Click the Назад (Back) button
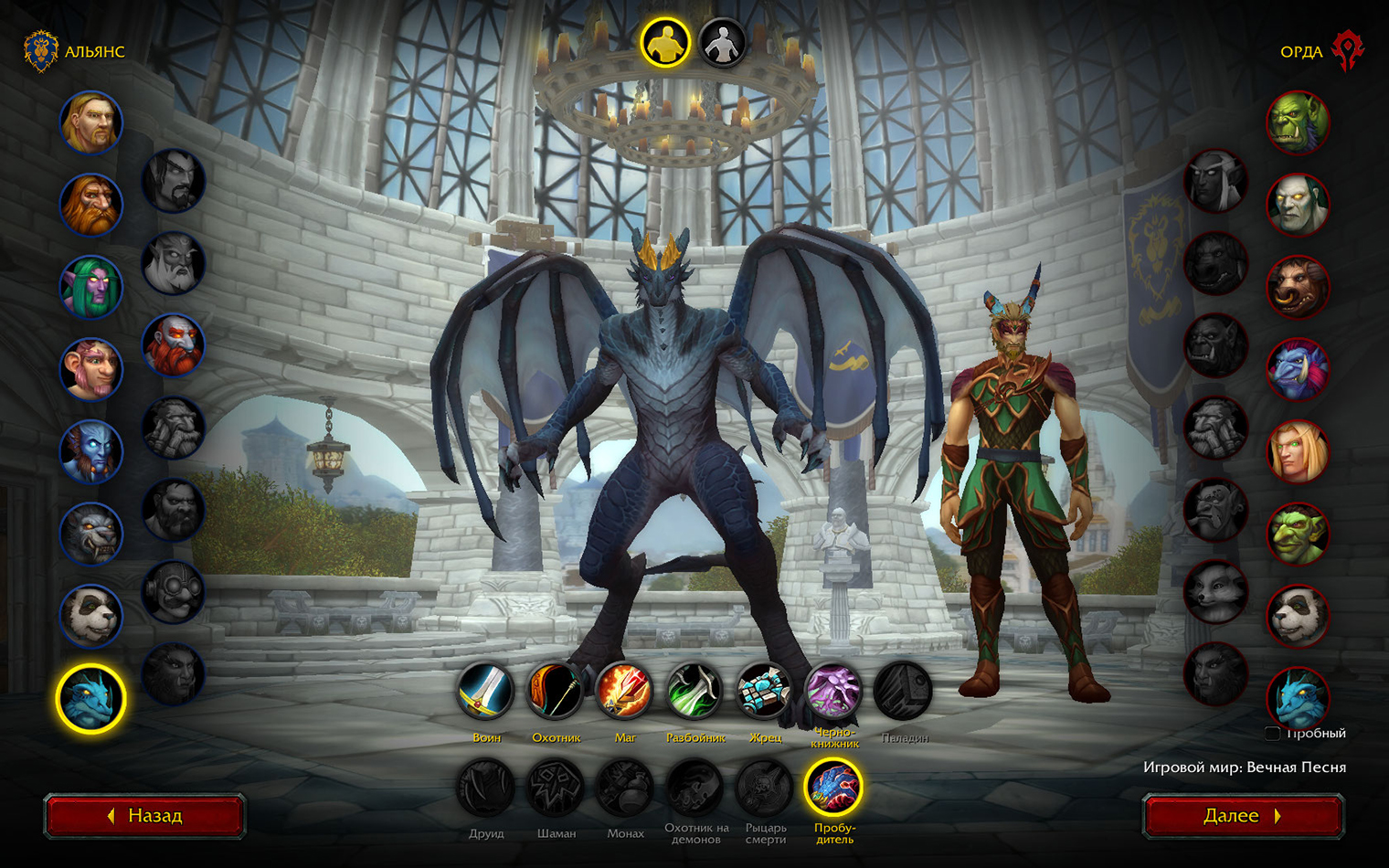 (144, 816)
